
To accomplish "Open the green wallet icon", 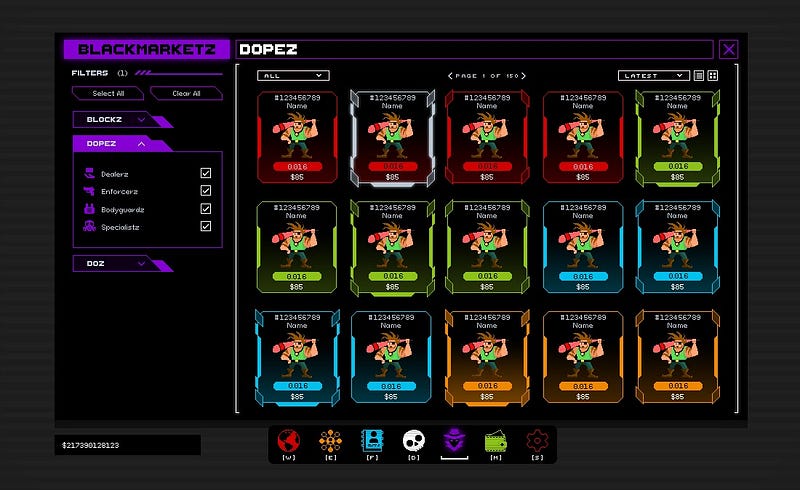I will 495,439.
